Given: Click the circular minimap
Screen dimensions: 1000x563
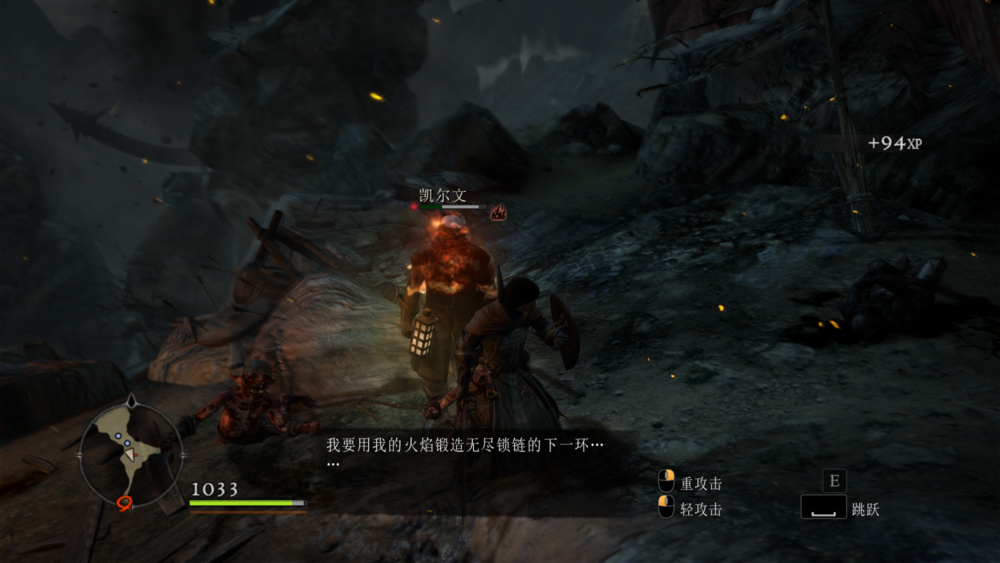Looking at the screenshot, I should tap(130, 451).
